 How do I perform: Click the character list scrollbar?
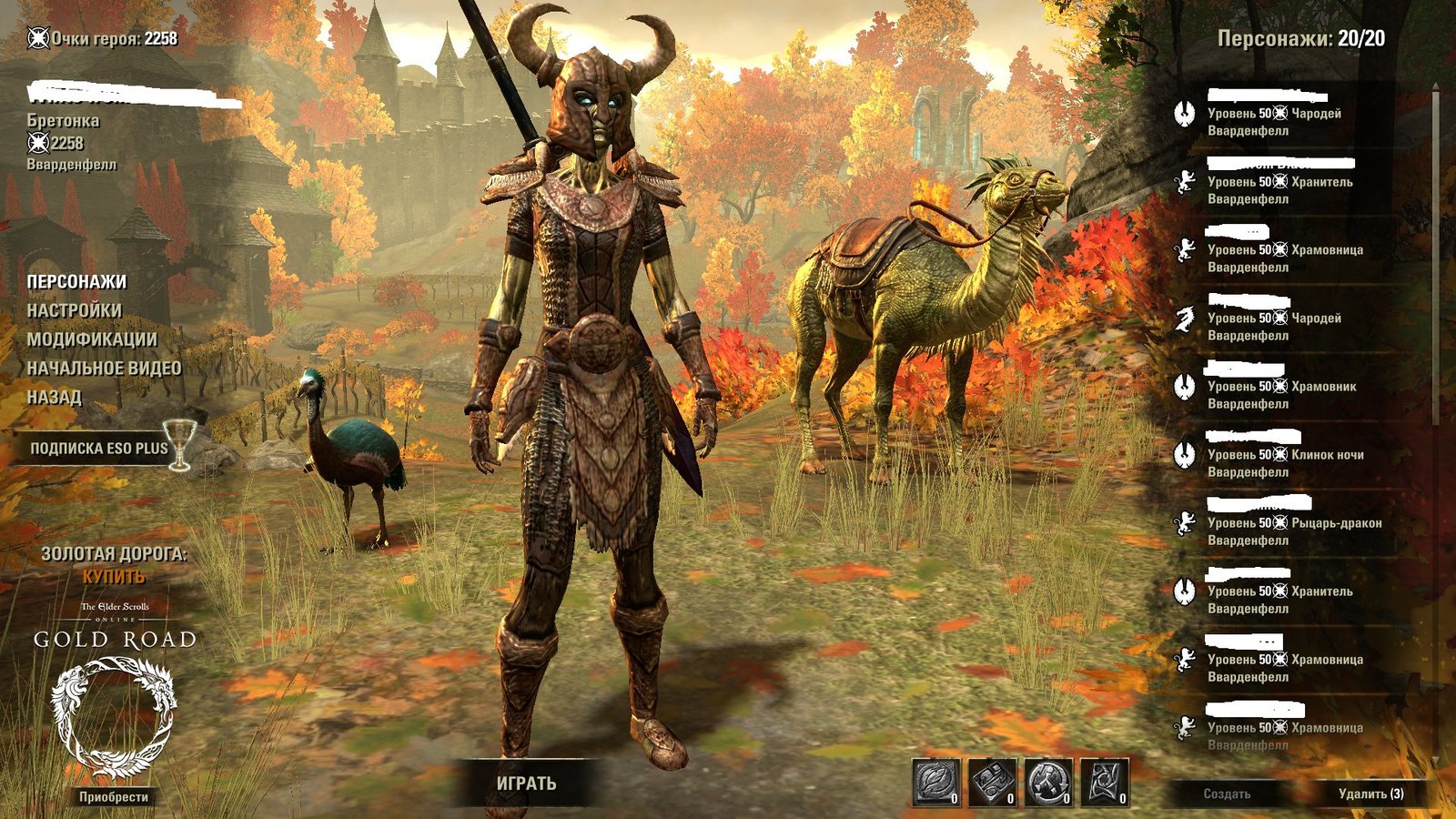[1436, 273]
